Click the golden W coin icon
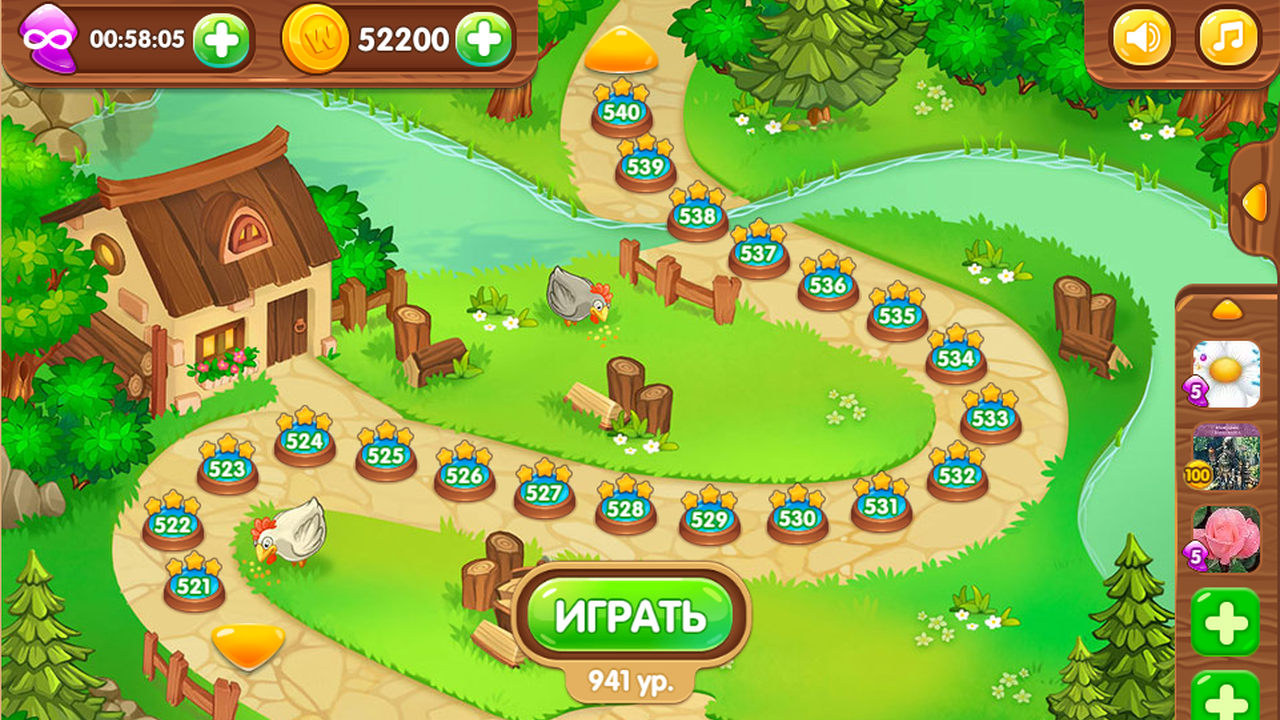Viewport: 1280px width, 720px height. pyautogui.click(x=315, y=40)
